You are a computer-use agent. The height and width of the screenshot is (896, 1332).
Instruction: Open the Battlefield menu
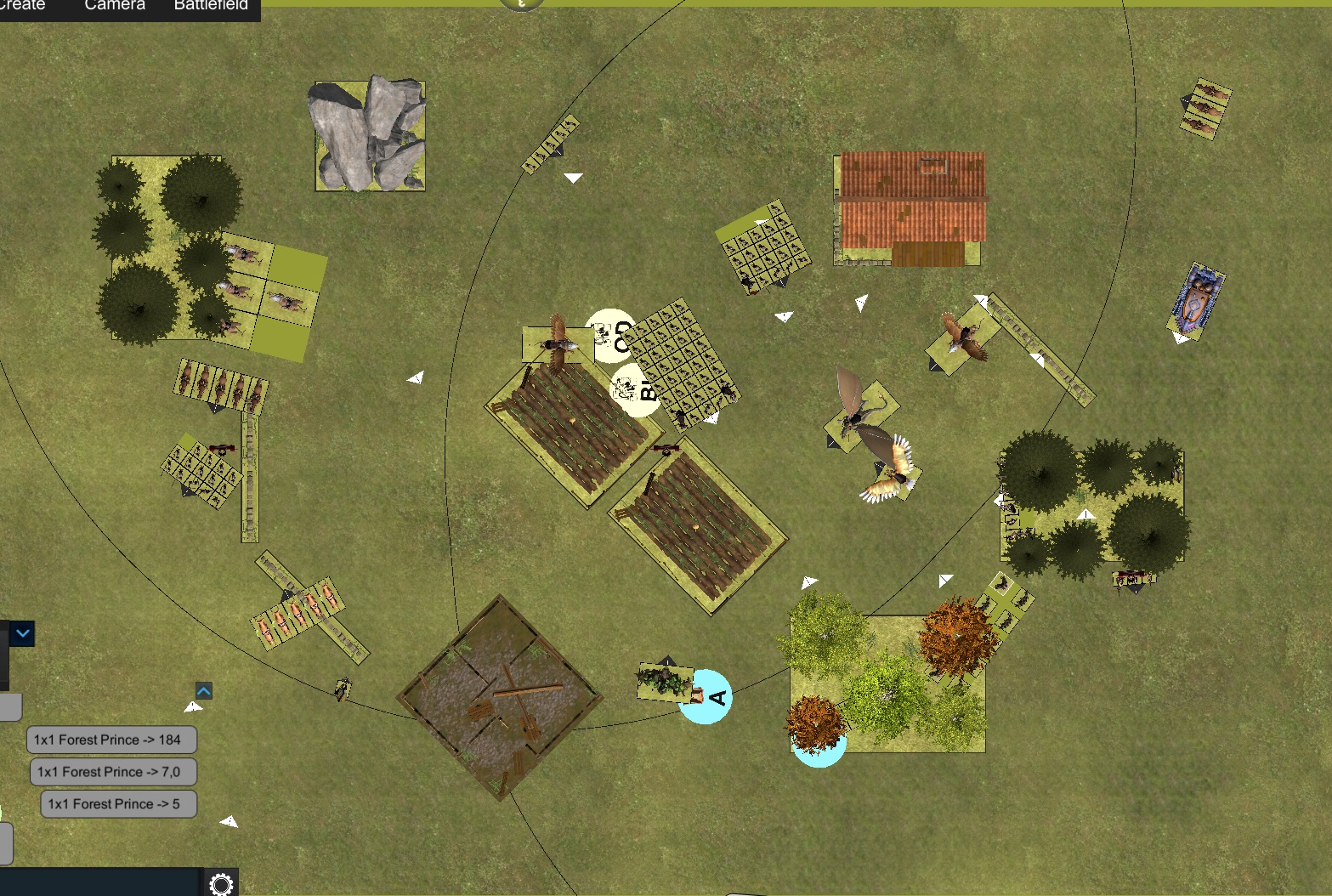[x=211, y=6]
